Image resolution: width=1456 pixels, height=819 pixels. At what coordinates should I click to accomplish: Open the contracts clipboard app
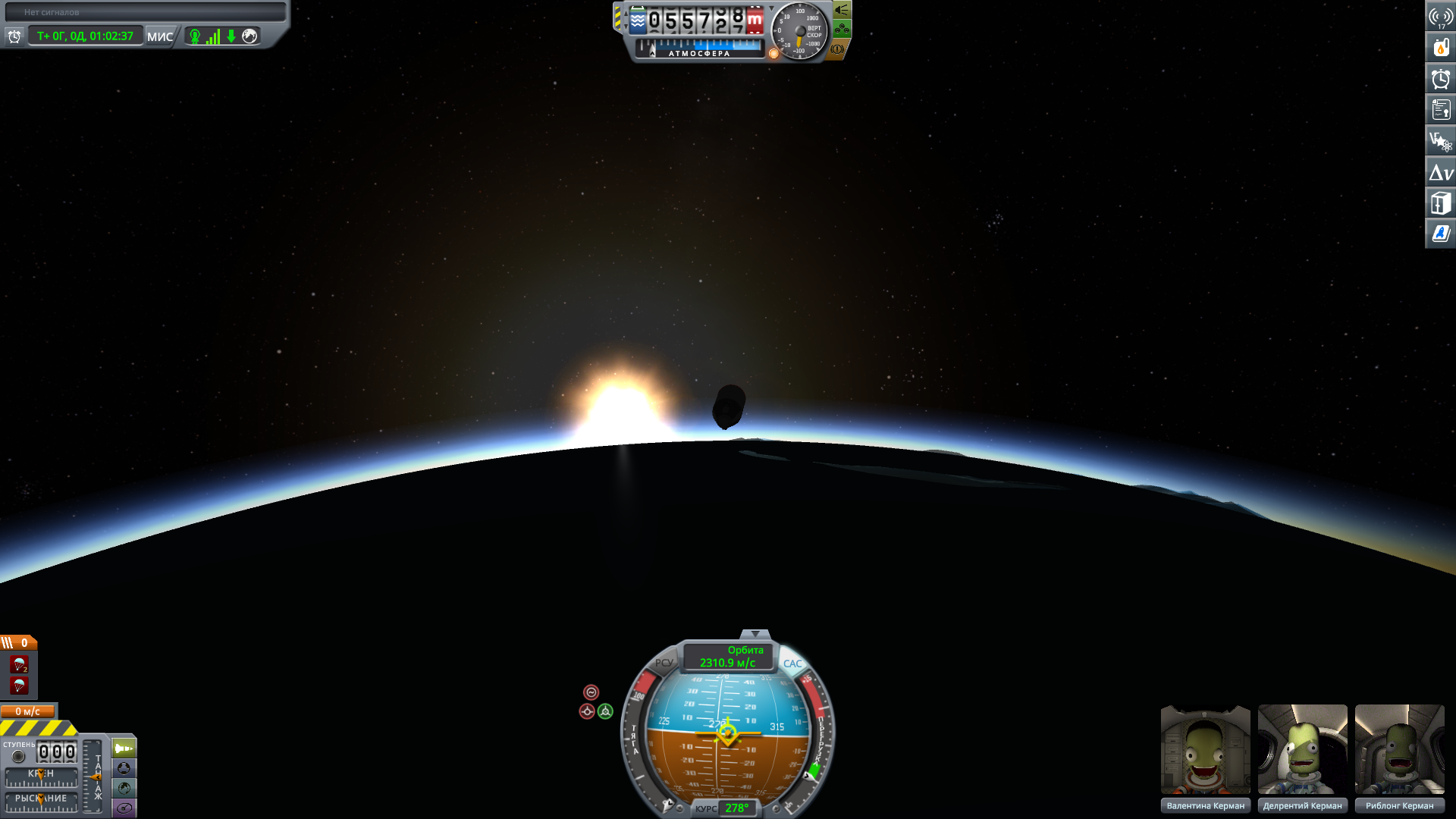1441,110
